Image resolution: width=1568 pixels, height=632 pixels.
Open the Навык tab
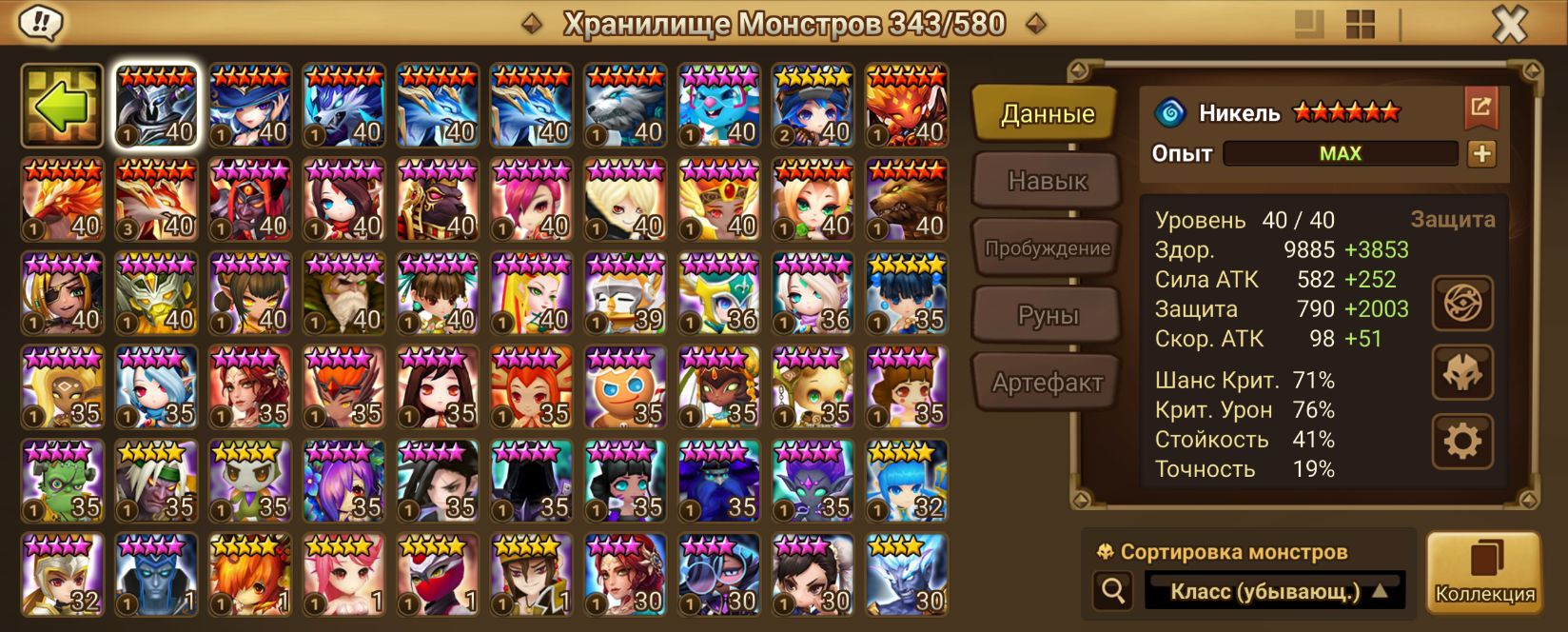pos(1047,181)
